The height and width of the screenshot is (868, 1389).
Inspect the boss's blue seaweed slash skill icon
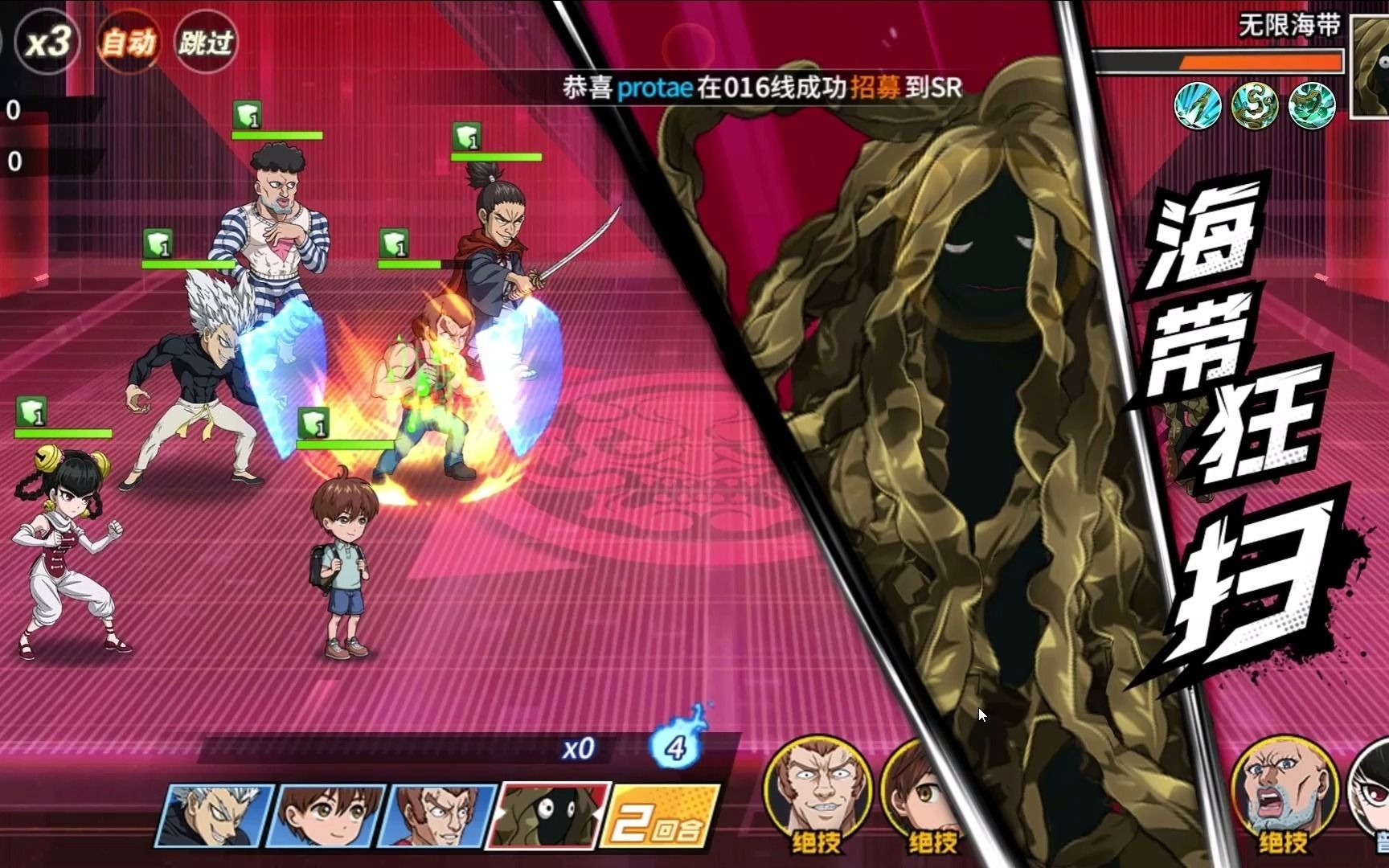[1198, 105]
